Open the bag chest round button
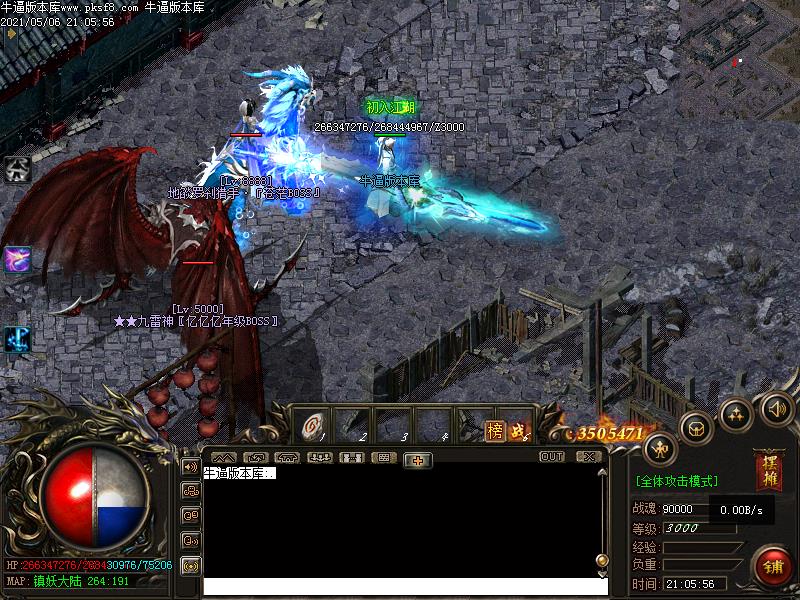Screen dimensions: 800x600 [696, 428]
